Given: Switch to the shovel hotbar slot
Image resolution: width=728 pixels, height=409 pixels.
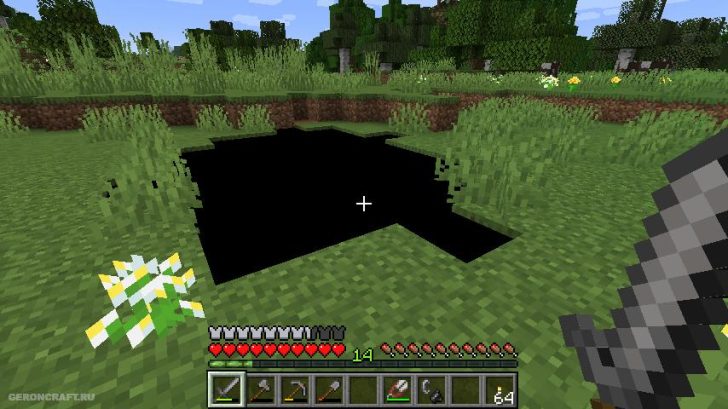Looking at the screenshot, I should point(329,389).
